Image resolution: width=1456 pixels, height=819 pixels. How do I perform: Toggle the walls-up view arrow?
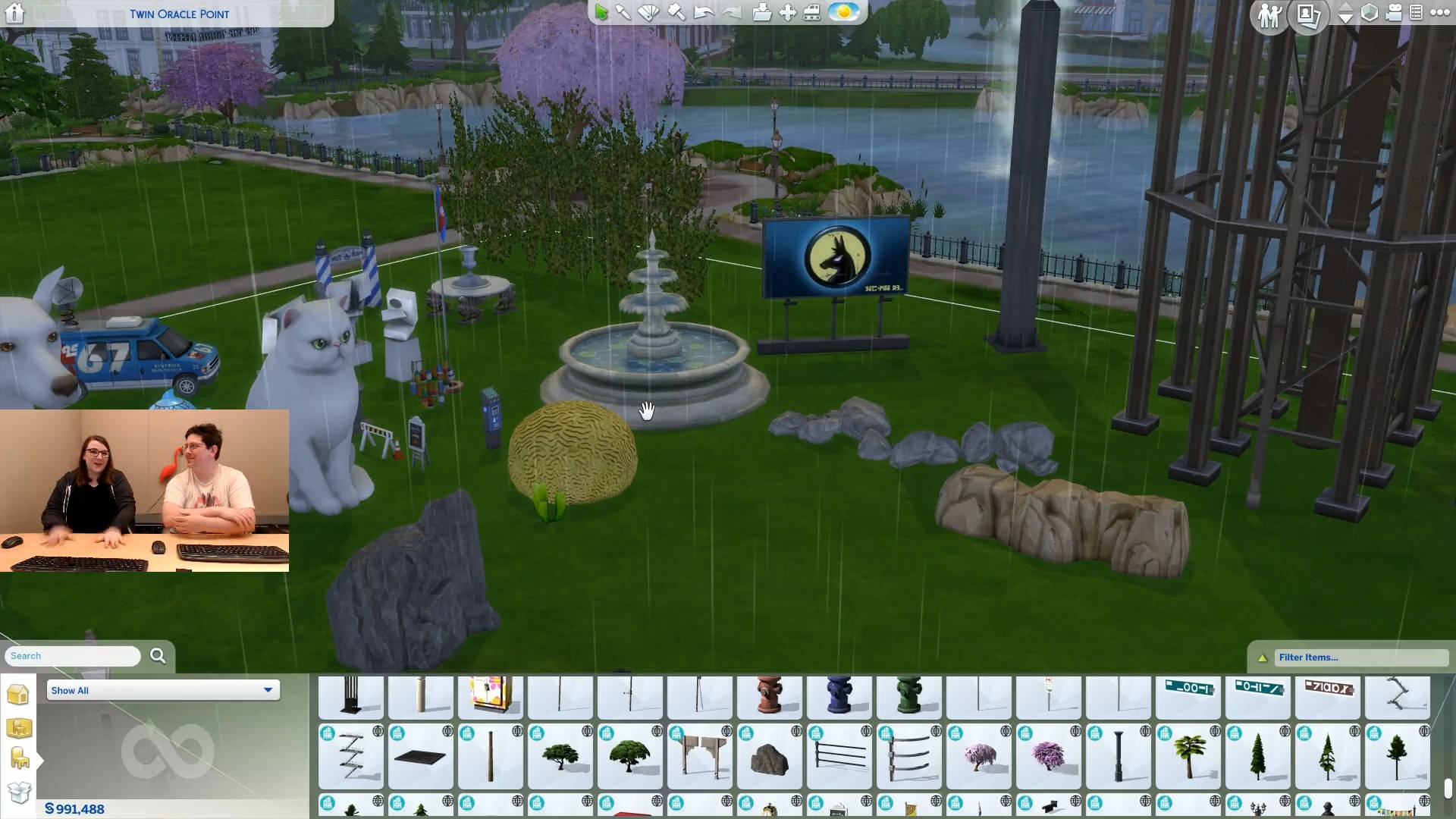(x=1346, y=8)
